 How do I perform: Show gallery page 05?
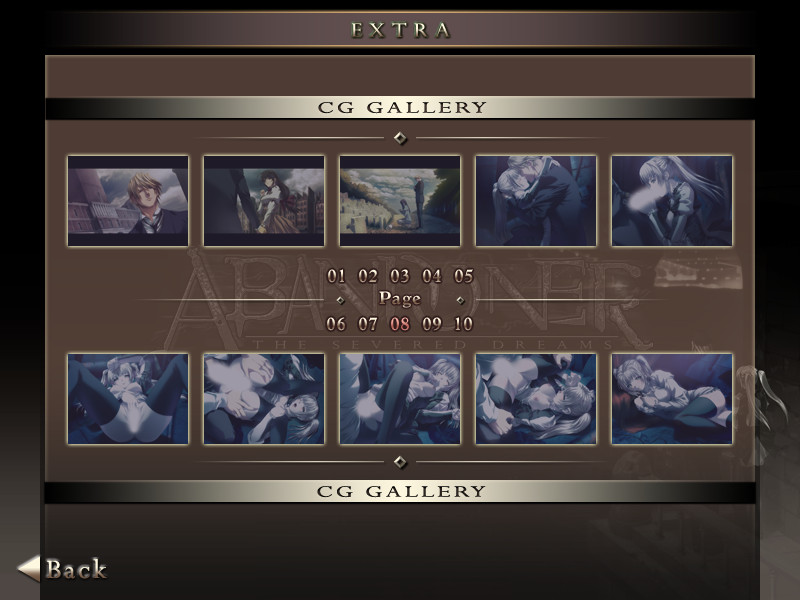[463, 276]
